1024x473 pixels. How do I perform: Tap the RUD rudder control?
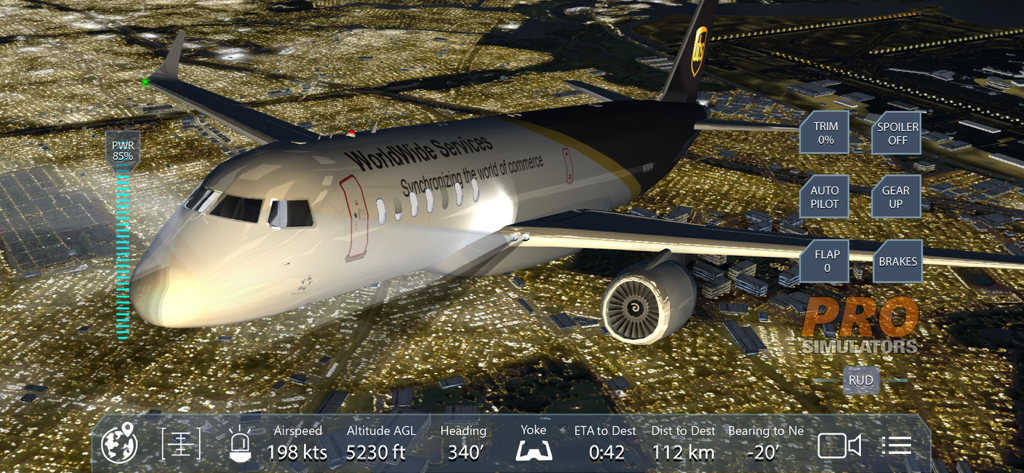click(x=860, y=380)
